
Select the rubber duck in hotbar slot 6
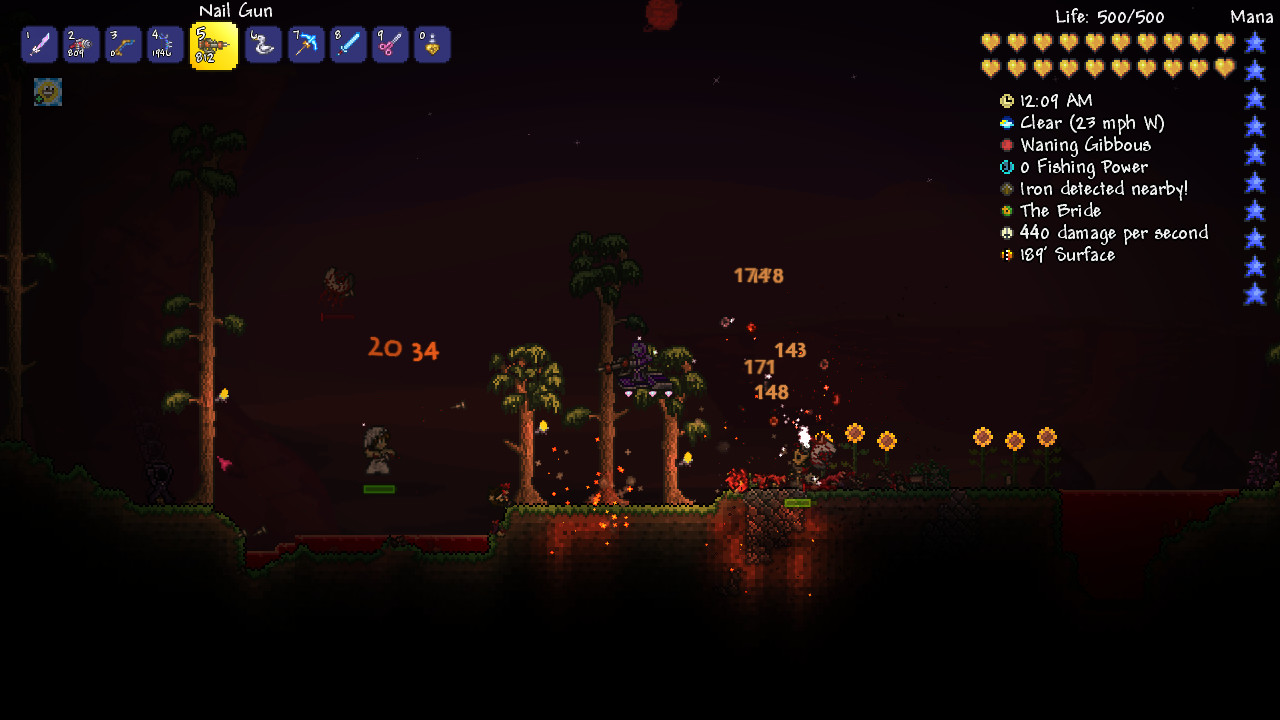click(x=263, y=43)
